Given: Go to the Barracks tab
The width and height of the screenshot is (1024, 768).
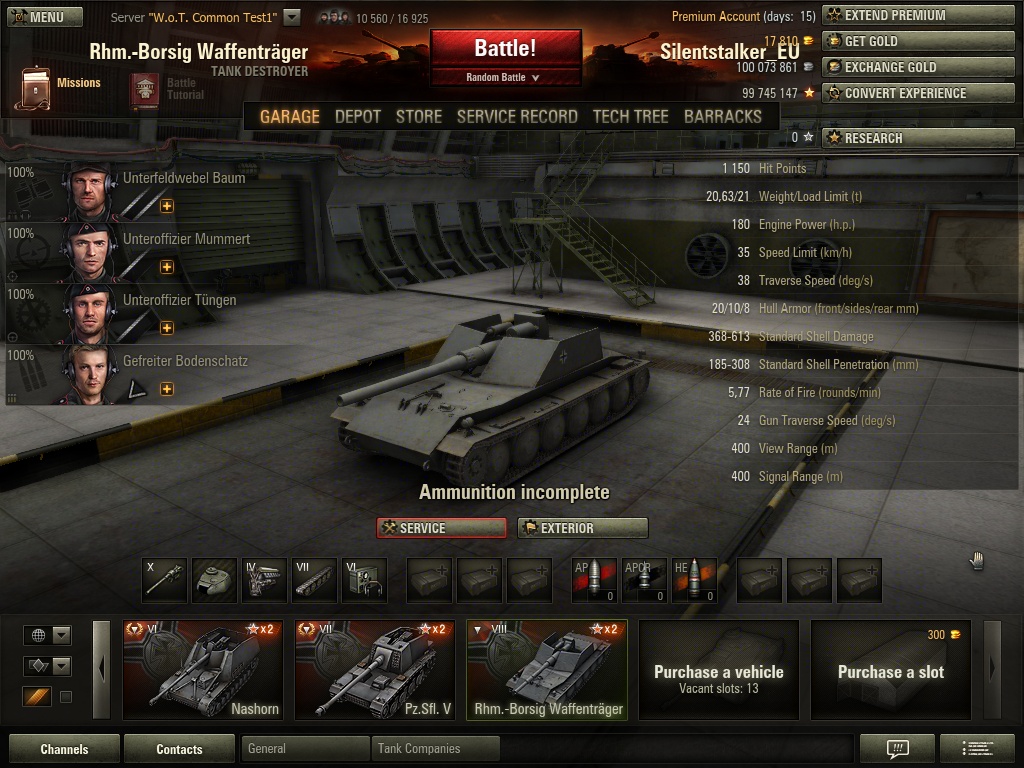Looking at the screenshot, I should point(723,116).
